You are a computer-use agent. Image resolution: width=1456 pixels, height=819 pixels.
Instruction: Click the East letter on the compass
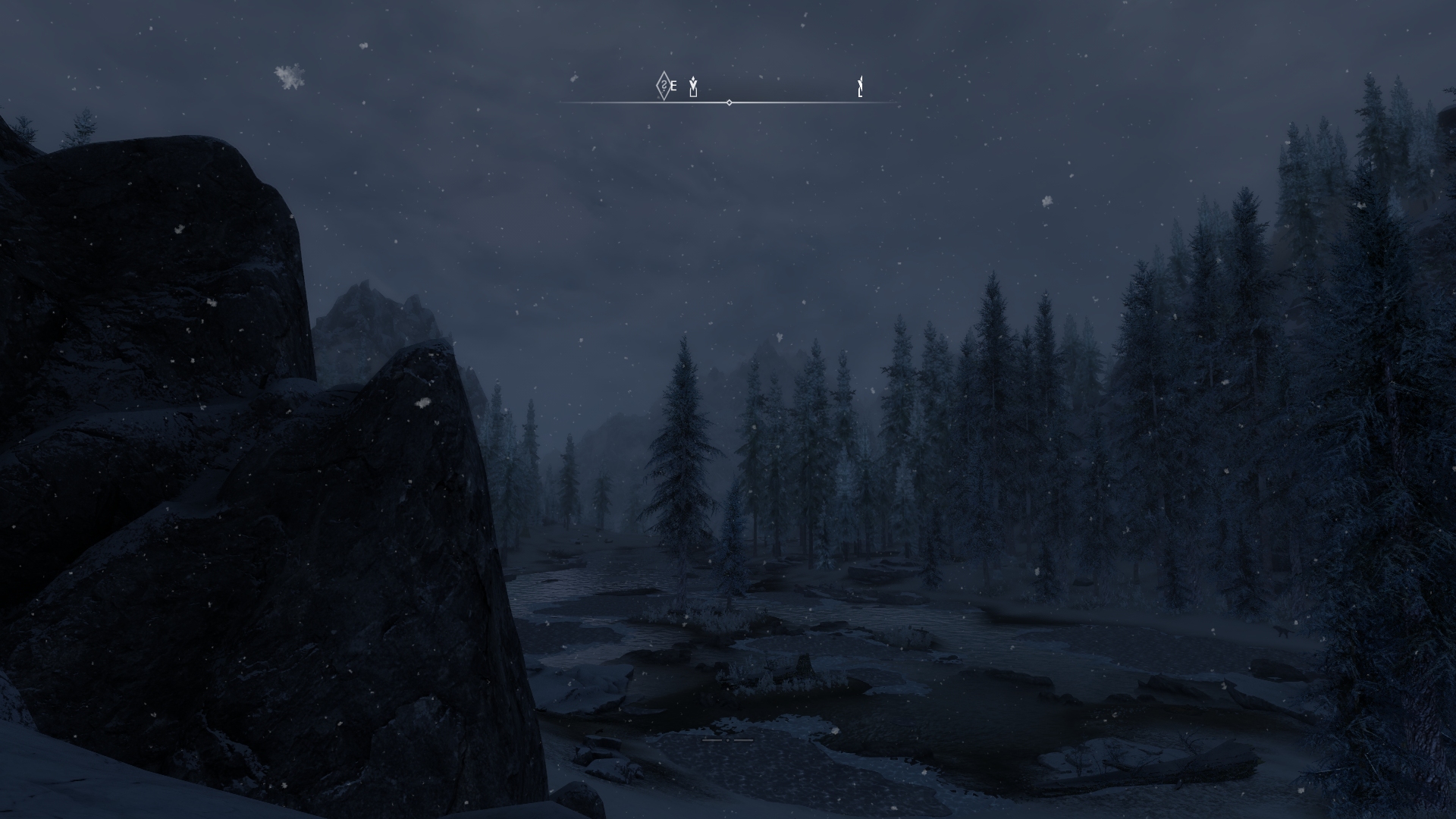click(673, 86)
